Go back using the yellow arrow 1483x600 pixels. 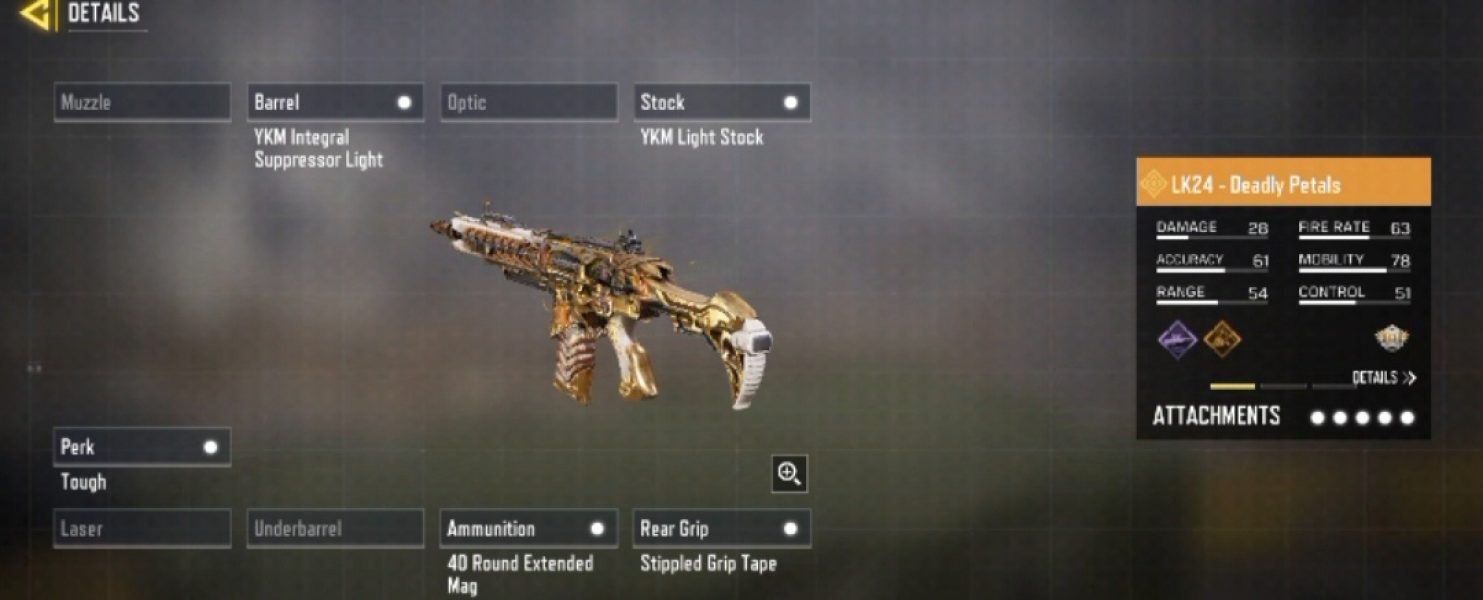[x=37, y=14]
